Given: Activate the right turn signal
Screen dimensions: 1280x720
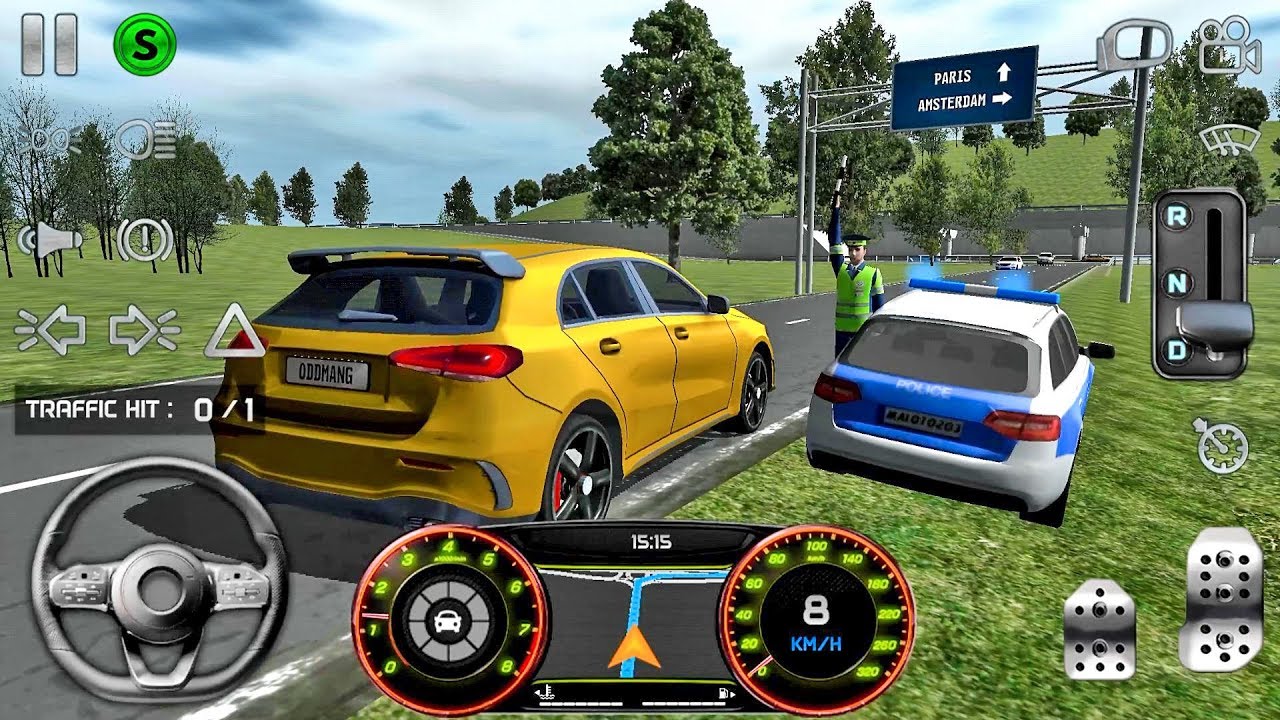Looking at the screenshot, I should [144, 330].
